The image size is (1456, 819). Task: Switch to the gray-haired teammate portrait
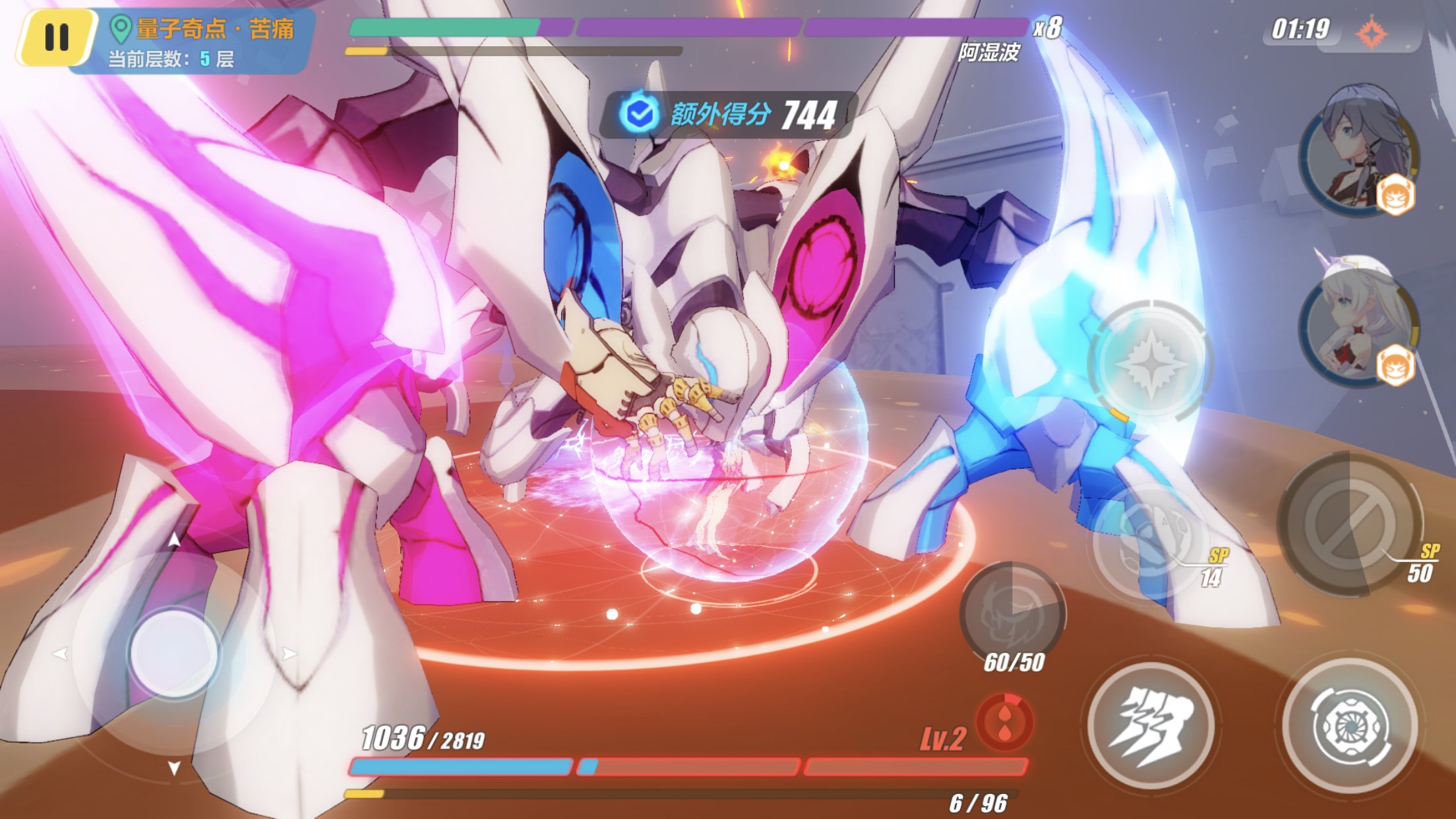[1358, 150]
